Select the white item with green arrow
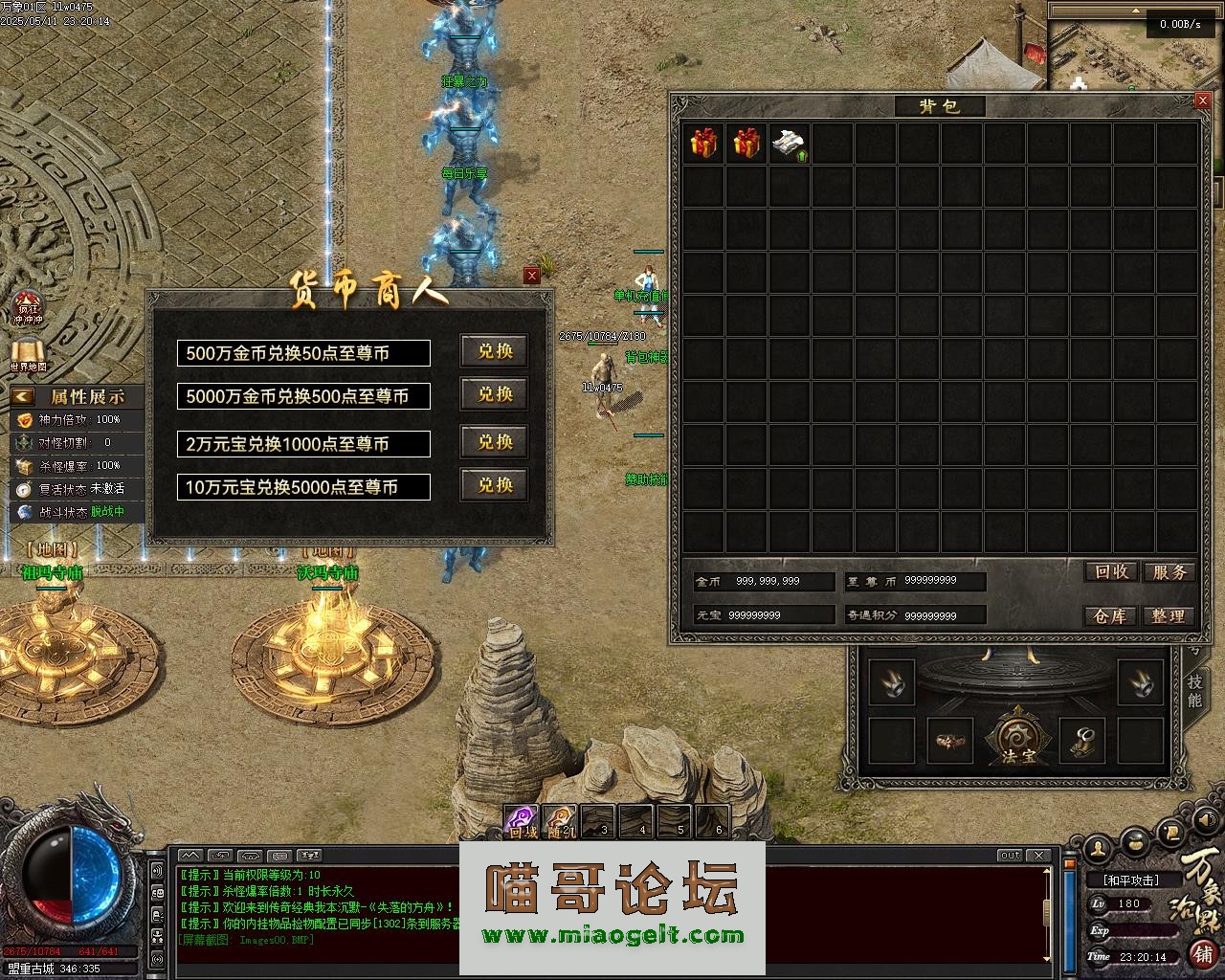The width and height of the screenshot is (1225, 980). 790,143
